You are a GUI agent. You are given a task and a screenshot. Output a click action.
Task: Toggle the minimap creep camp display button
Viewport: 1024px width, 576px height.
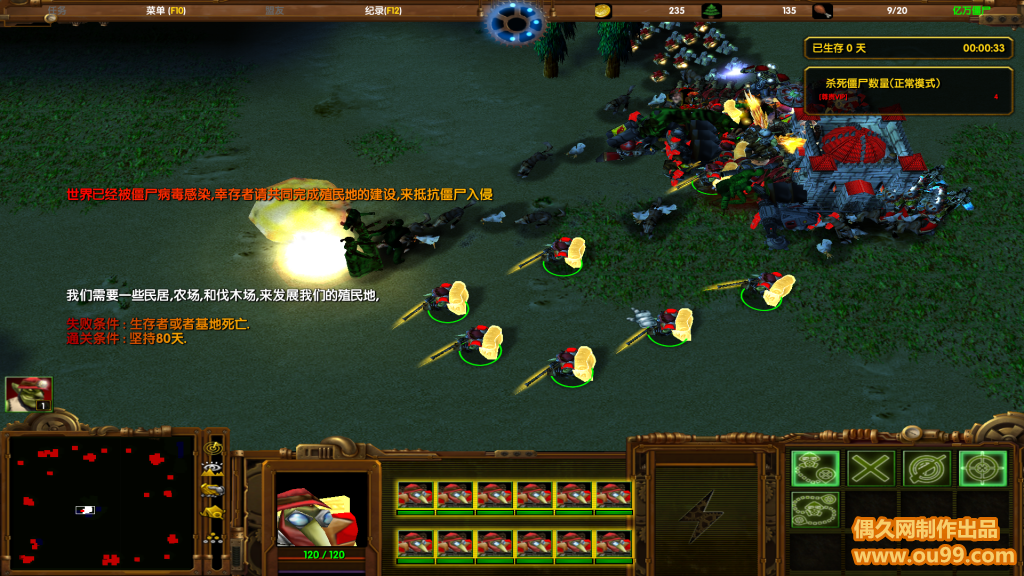(x=213, y=513)
